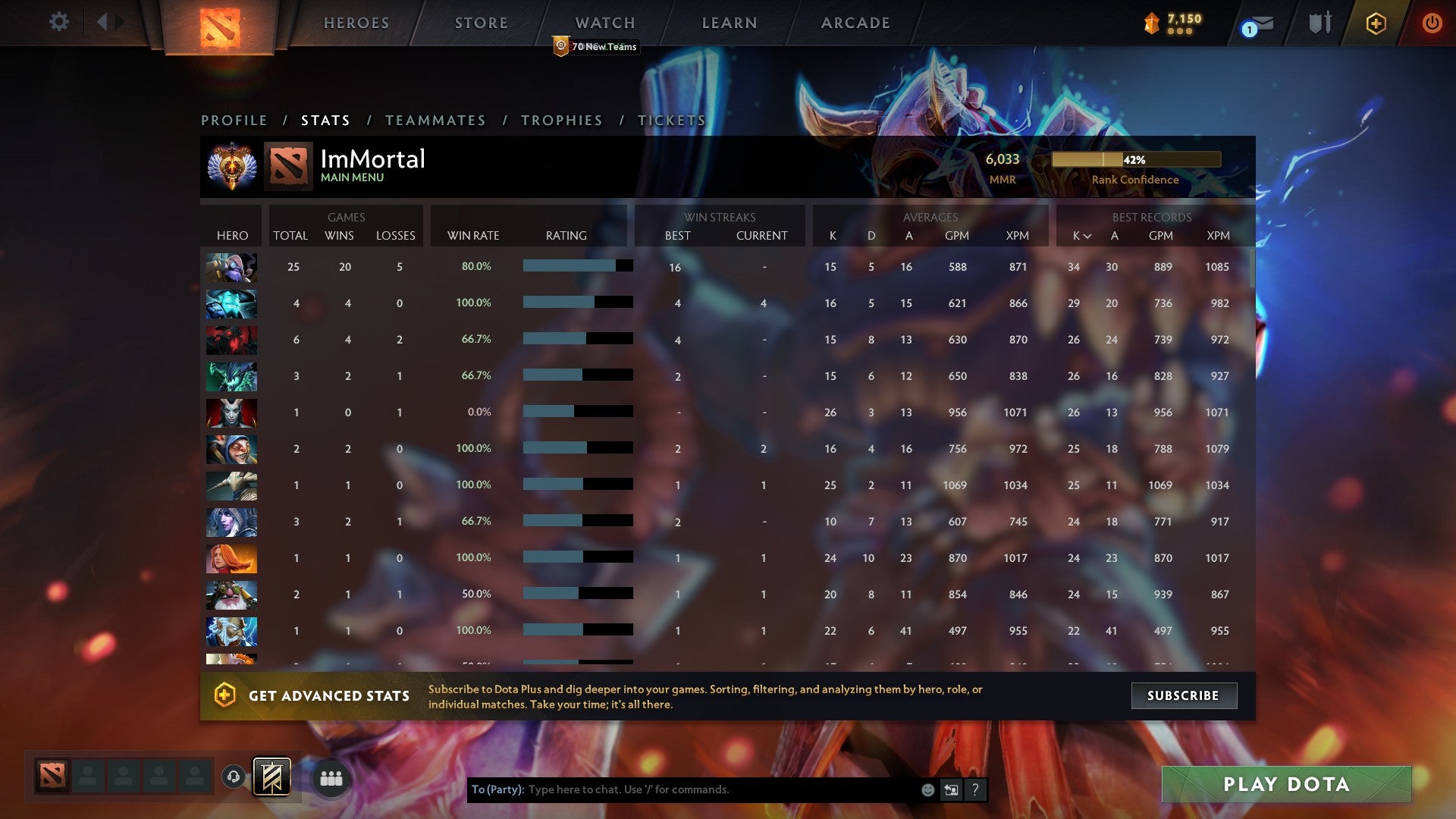Click the chat help question mark icon
The height and width of the screenshot is (819, 1456).
coord(975,789)
